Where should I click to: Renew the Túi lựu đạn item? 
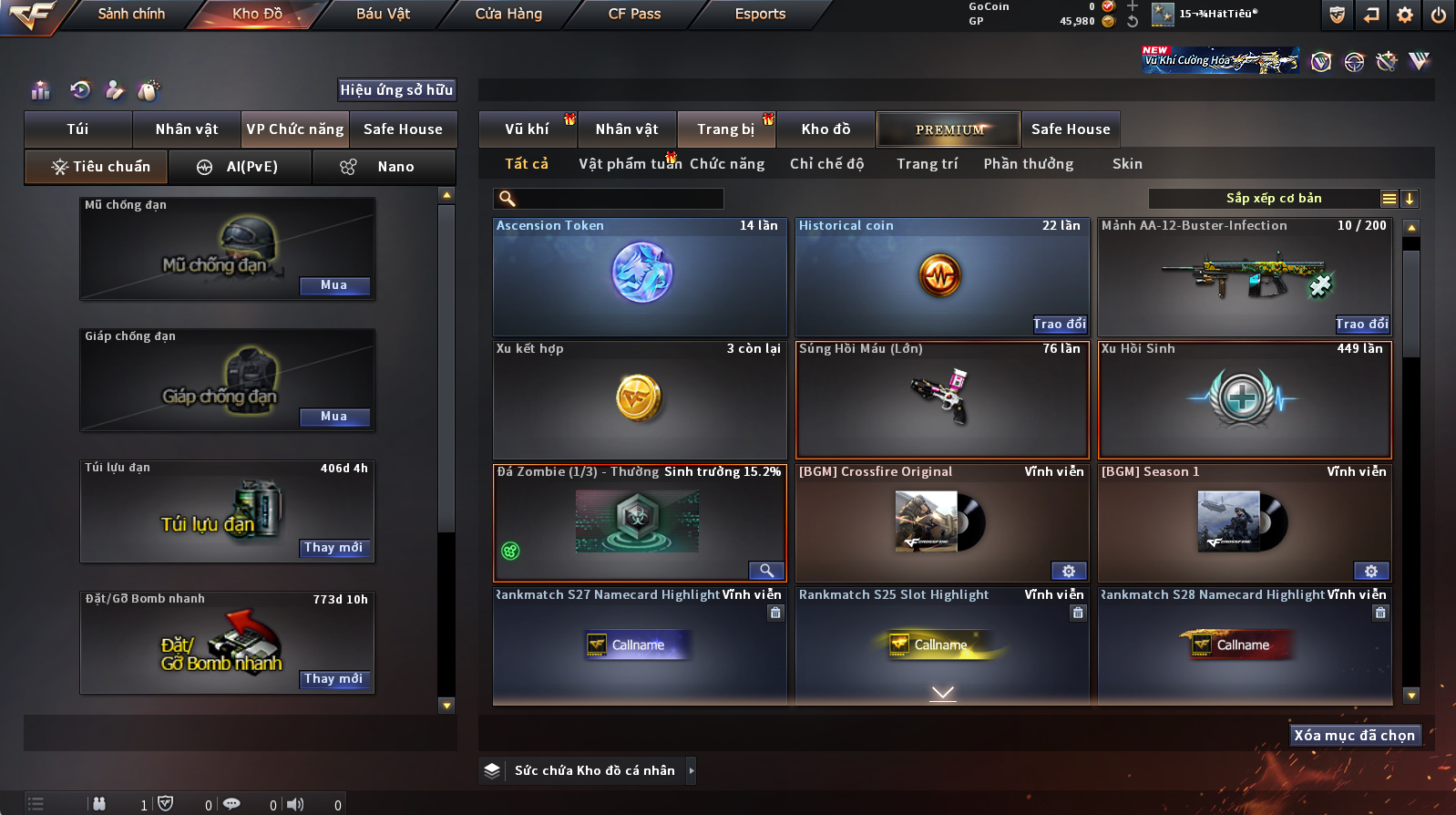[x=333, y=548]
